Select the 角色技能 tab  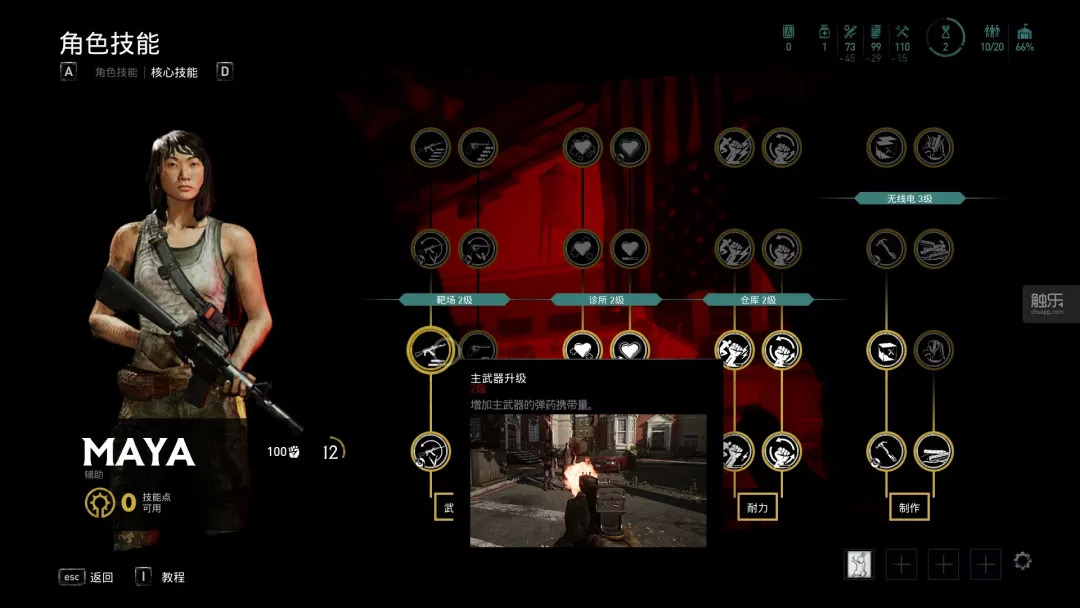click(x=116, y=72)
